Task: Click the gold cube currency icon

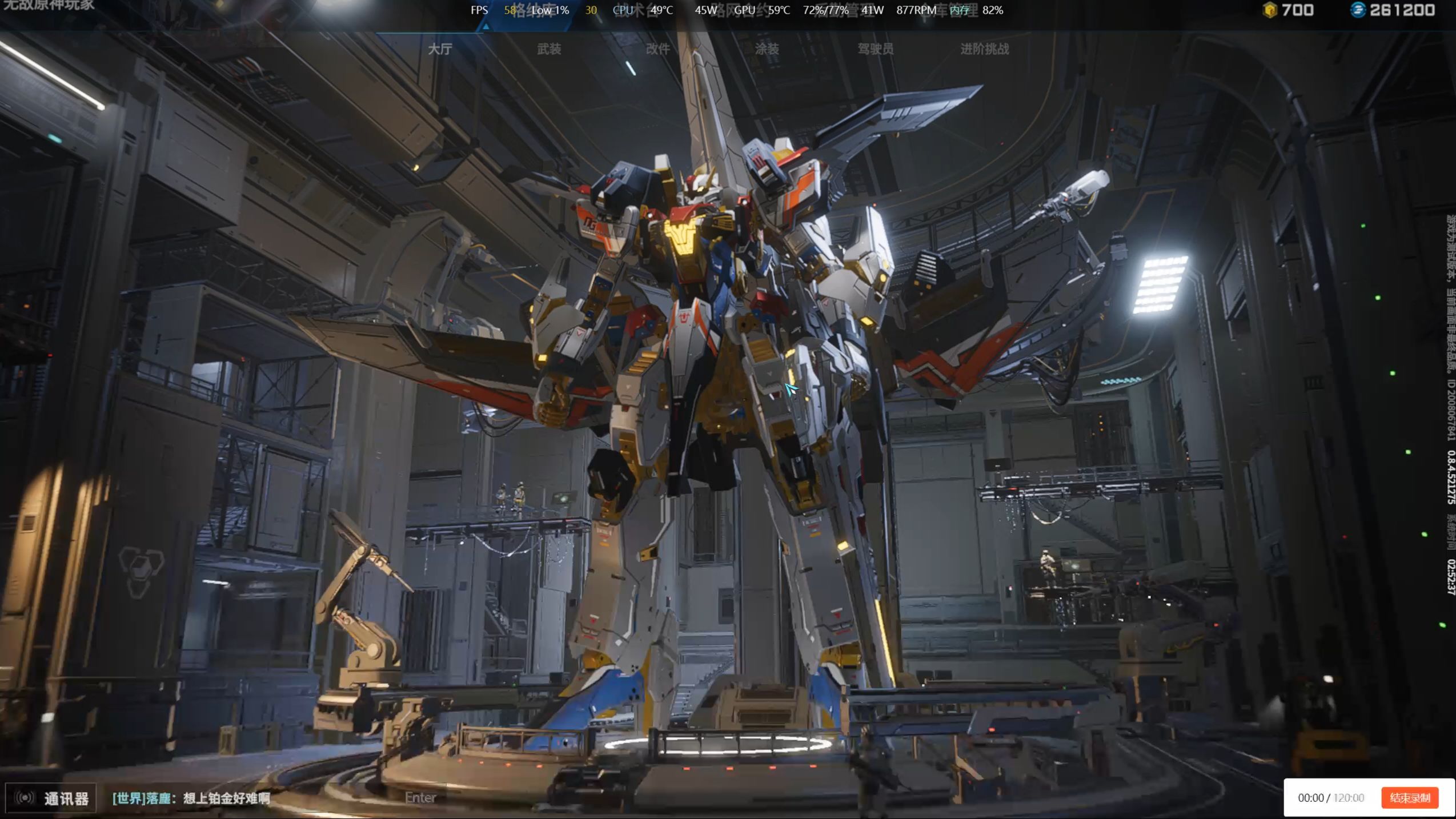Action: [x=1269, y=10]
